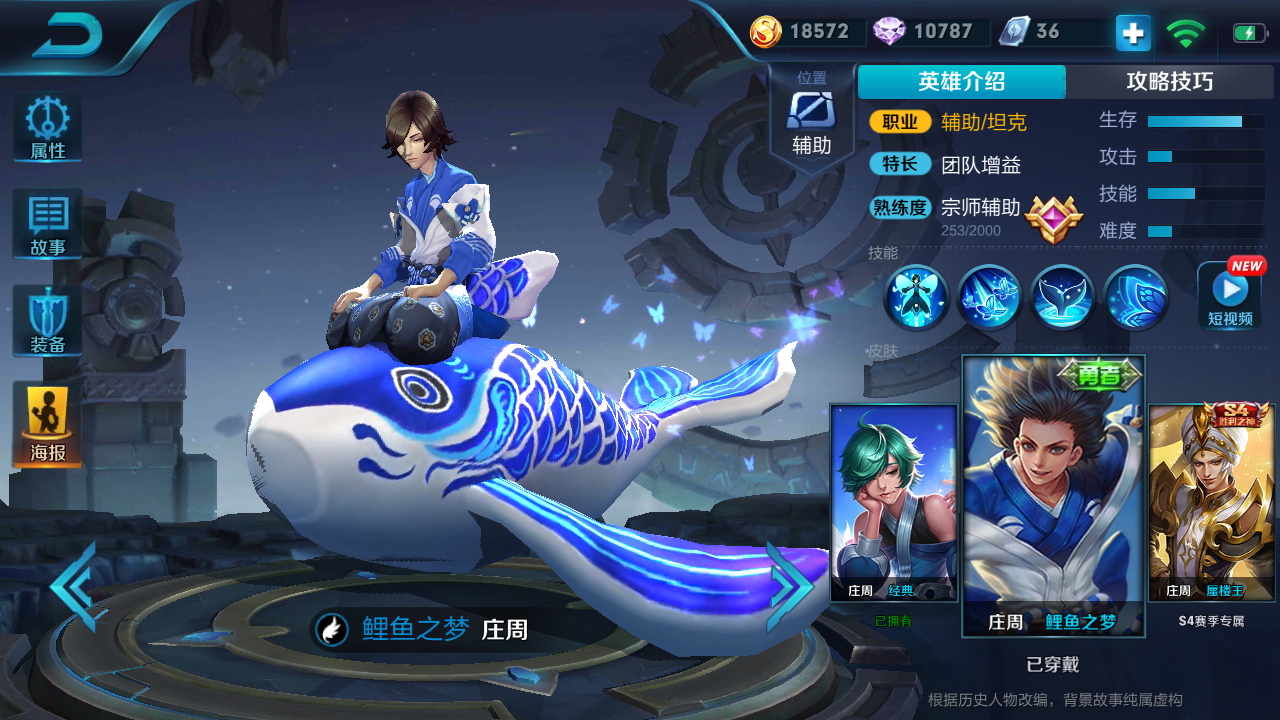The height and width of the screenshot is (720, 1280).
Task: Open the 装备 equipment panel
Action: coord(46,320)
